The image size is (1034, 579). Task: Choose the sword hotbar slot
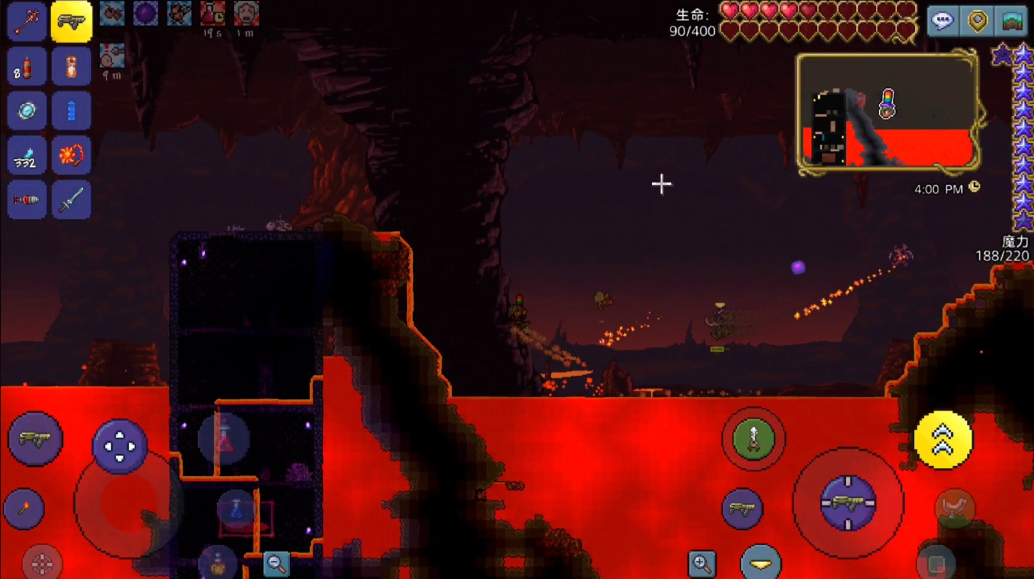(x=71, y=200)
